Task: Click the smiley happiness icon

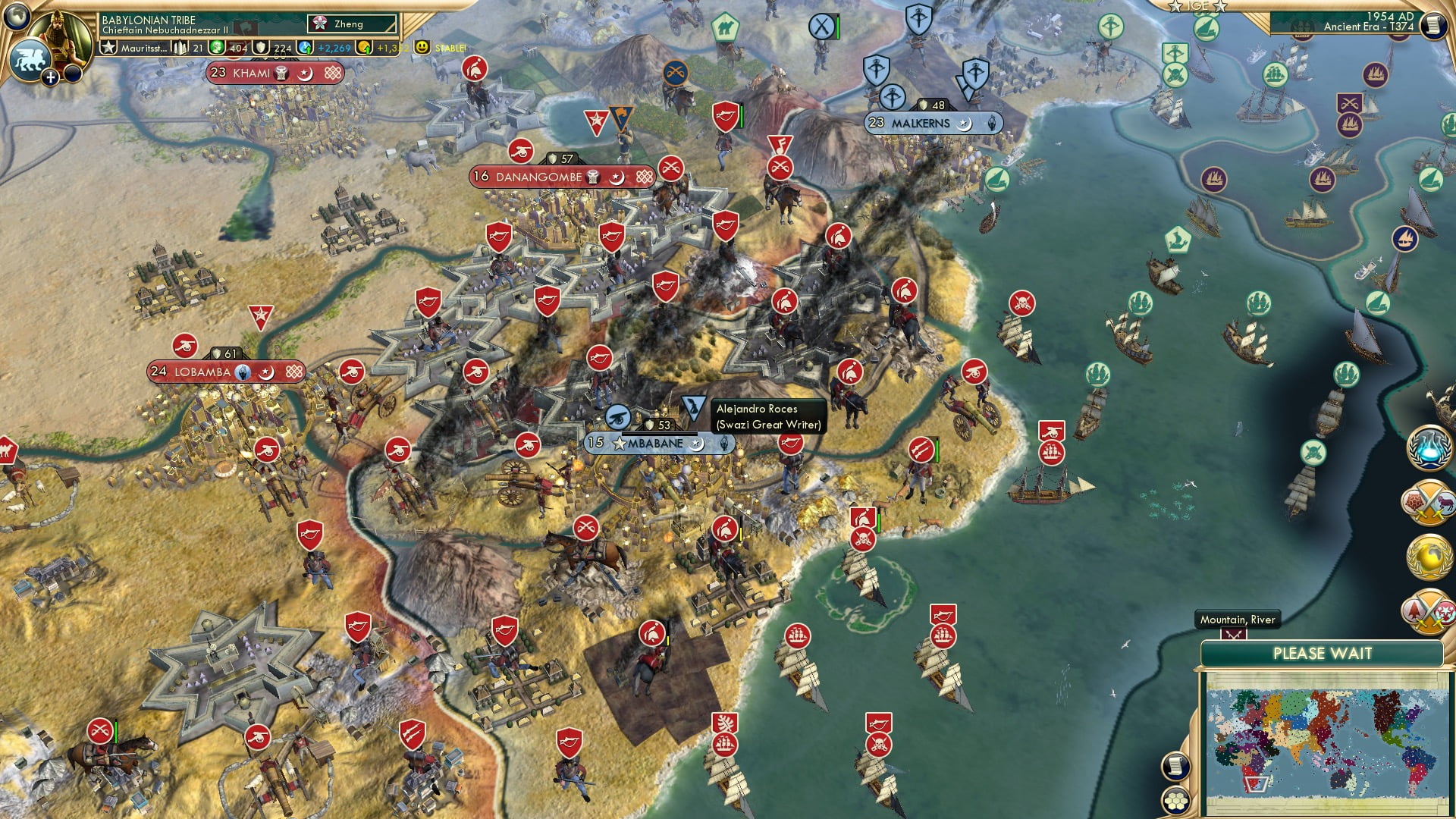Action: 422,47
